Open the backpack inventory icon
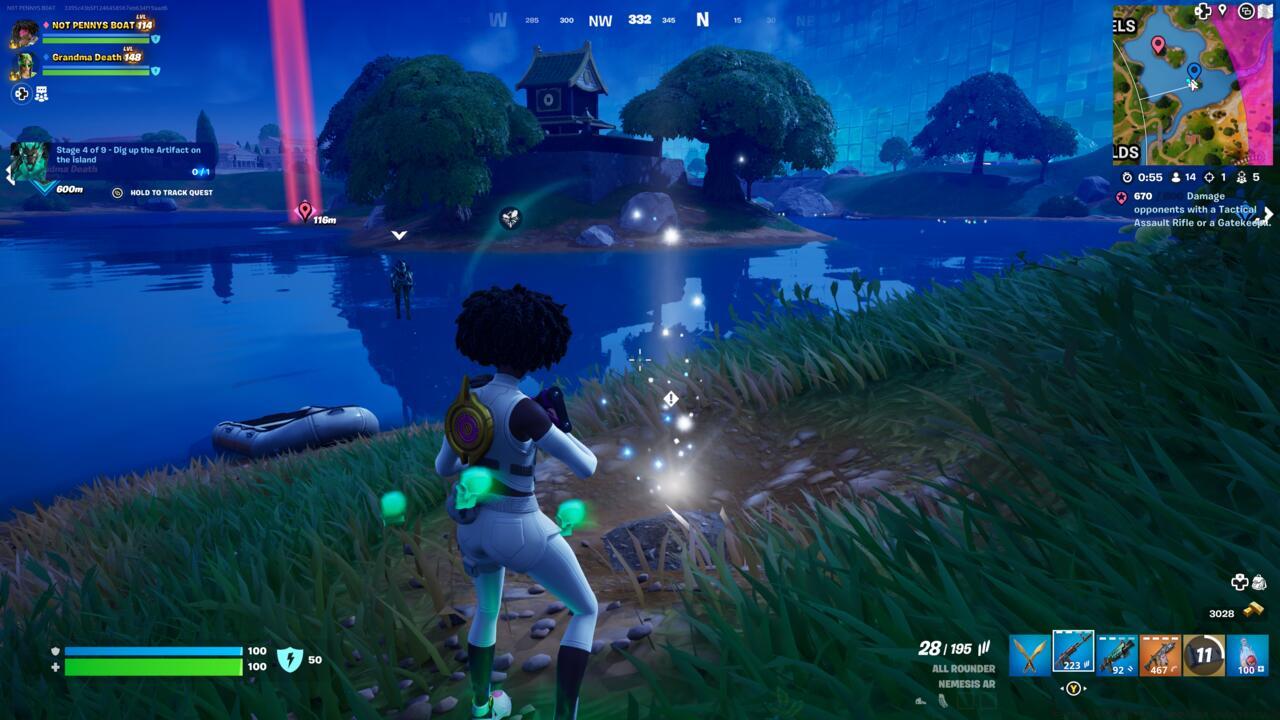 (x=1258, y=582)
